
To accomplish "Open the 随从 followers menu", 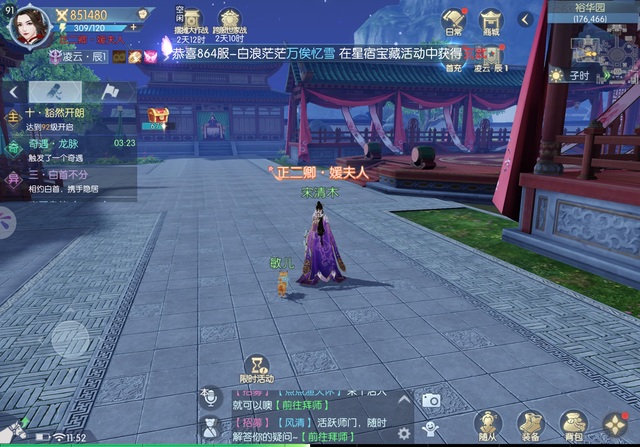I will pyautogui.click(x=487, y=424).
